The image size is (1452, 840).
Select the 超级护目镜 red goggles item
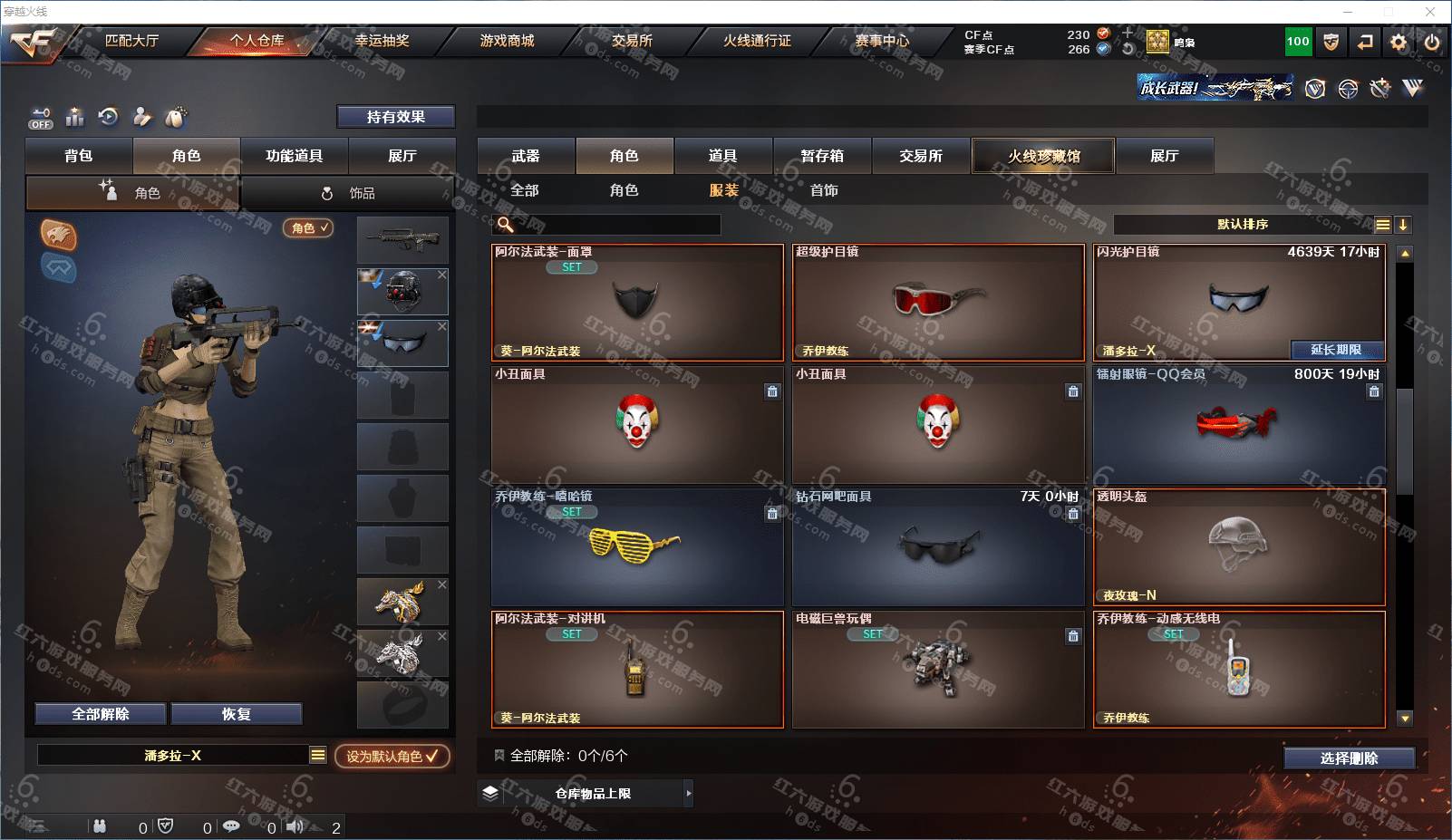pos(938,302)
